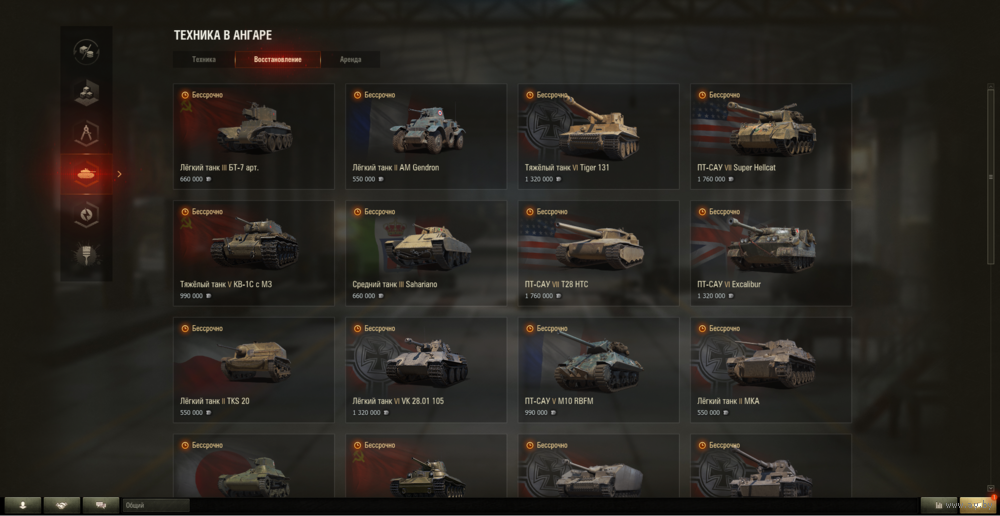The height and width of the screenshot is (516, 1000).
Task: Select the Super Hellcat tank destroyer
Action: coord(771,136)
